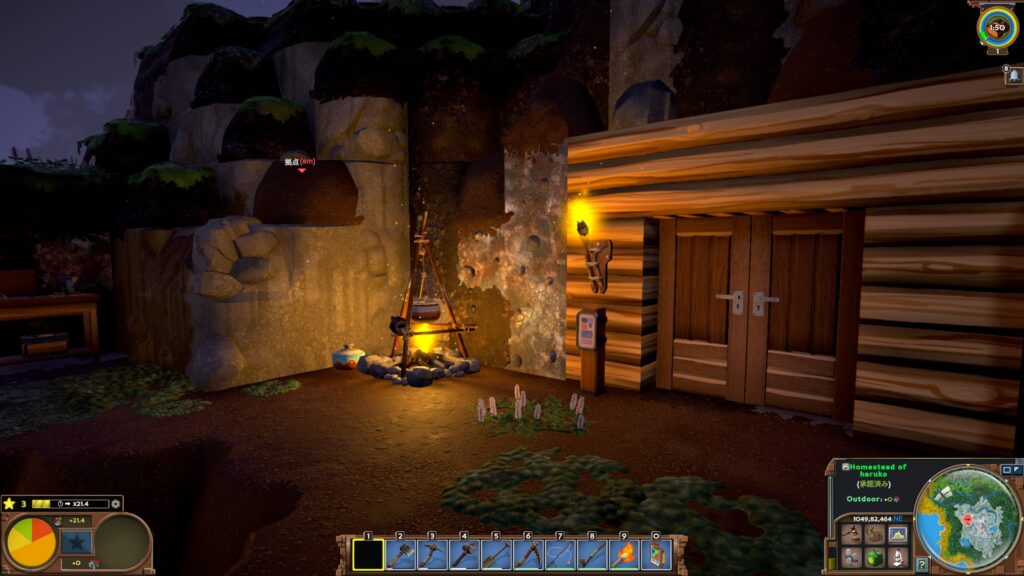Open the microscope research icon
This screenshot has height=576, width=1024.
click(897, 557)
